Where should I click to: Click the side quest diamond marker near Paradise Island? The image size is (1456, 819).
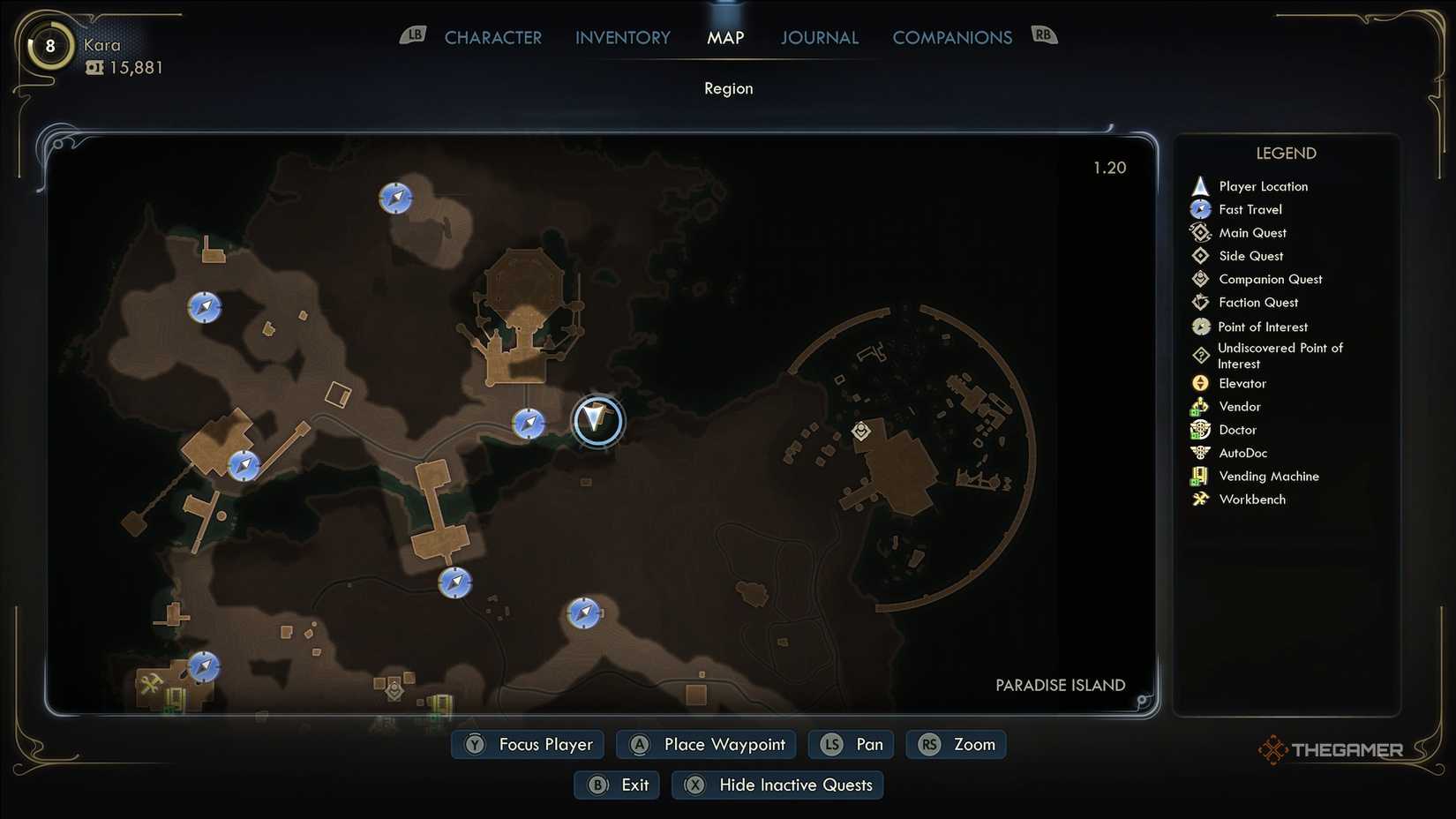point(860,432)
